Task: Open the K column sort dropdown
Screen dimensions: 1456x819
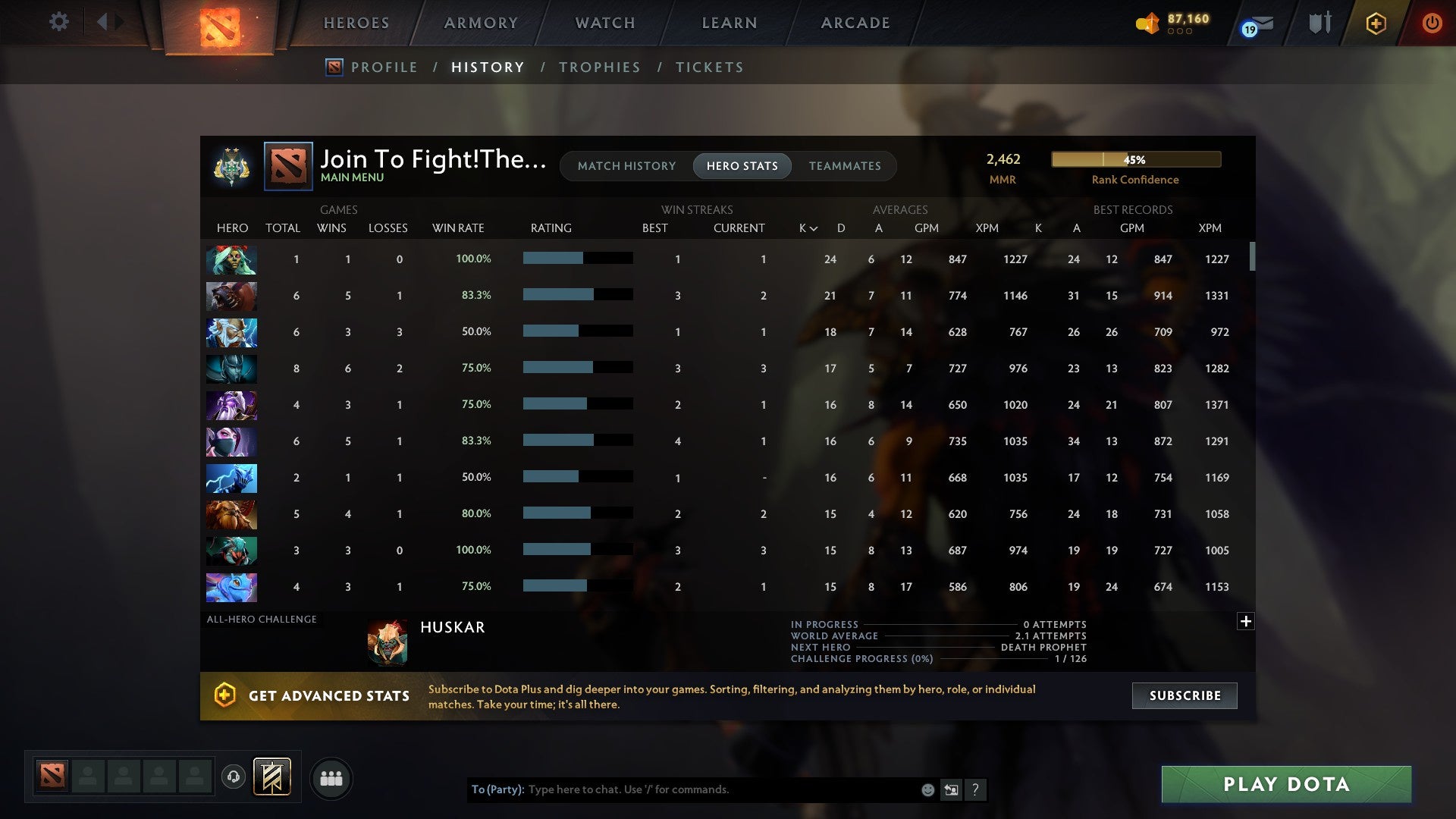Action: [805, 227]
